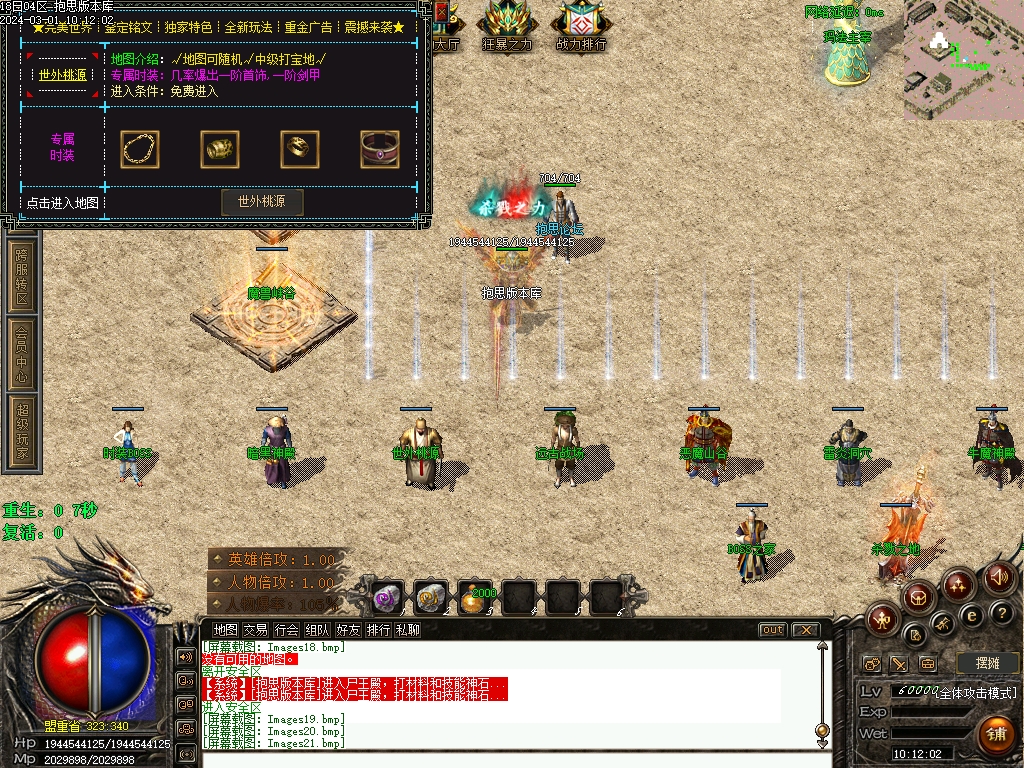Use the orange potion in the hotbar
The image size is (1024, 768).
coord(476,597)
